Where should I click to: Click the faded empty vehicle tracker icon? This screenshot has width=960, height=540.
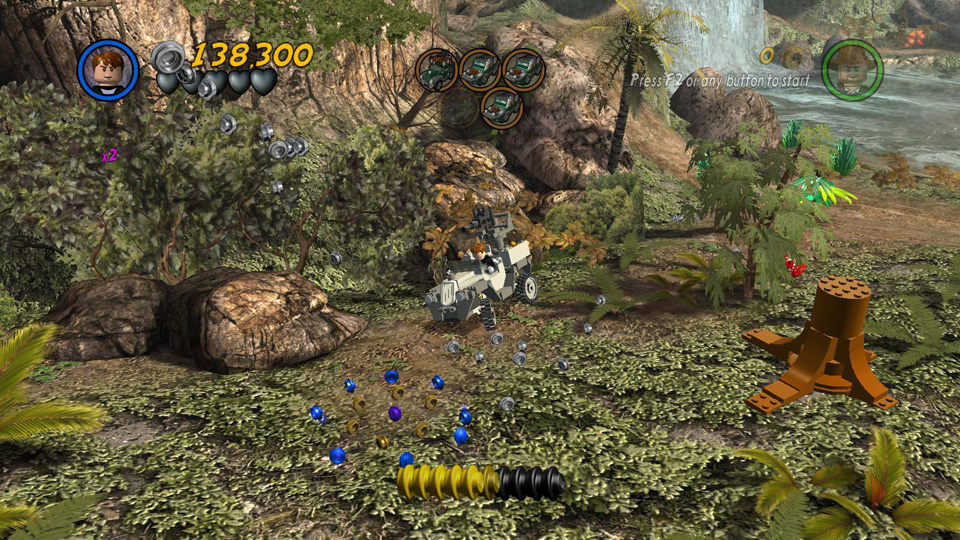(459, 108)
